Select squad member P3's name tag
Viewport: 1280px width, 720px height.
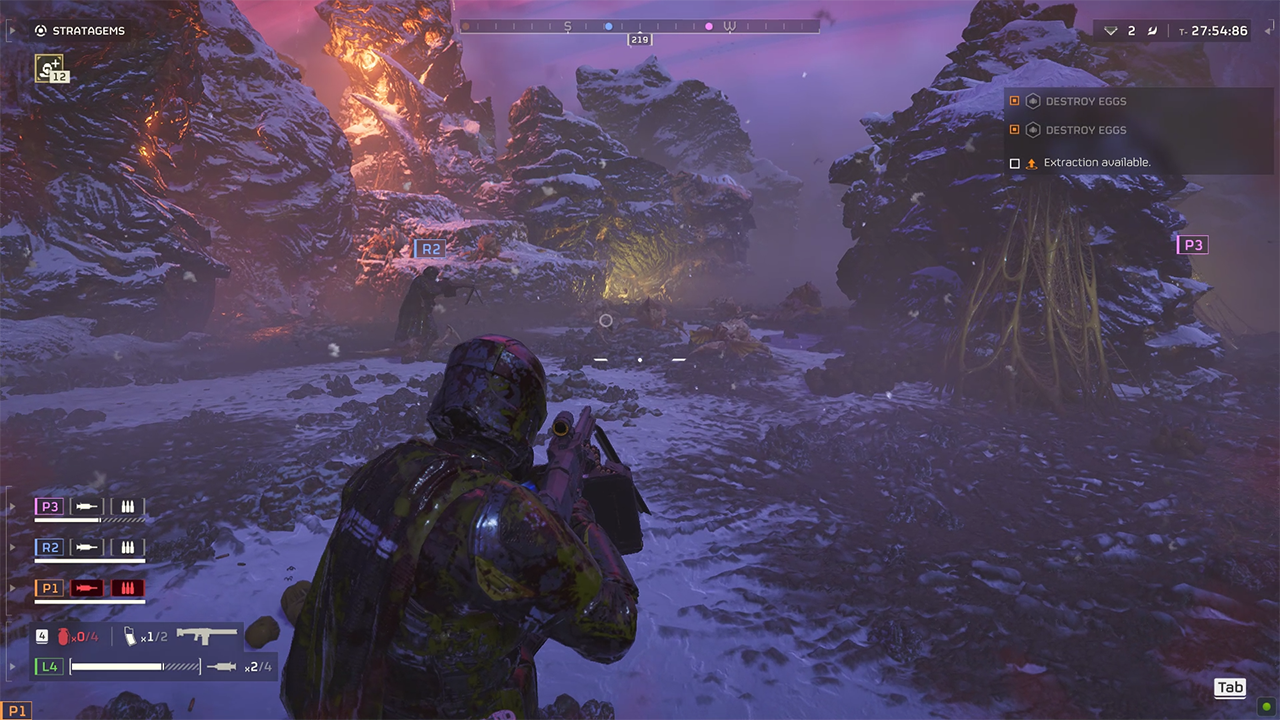tap(49, 507)
